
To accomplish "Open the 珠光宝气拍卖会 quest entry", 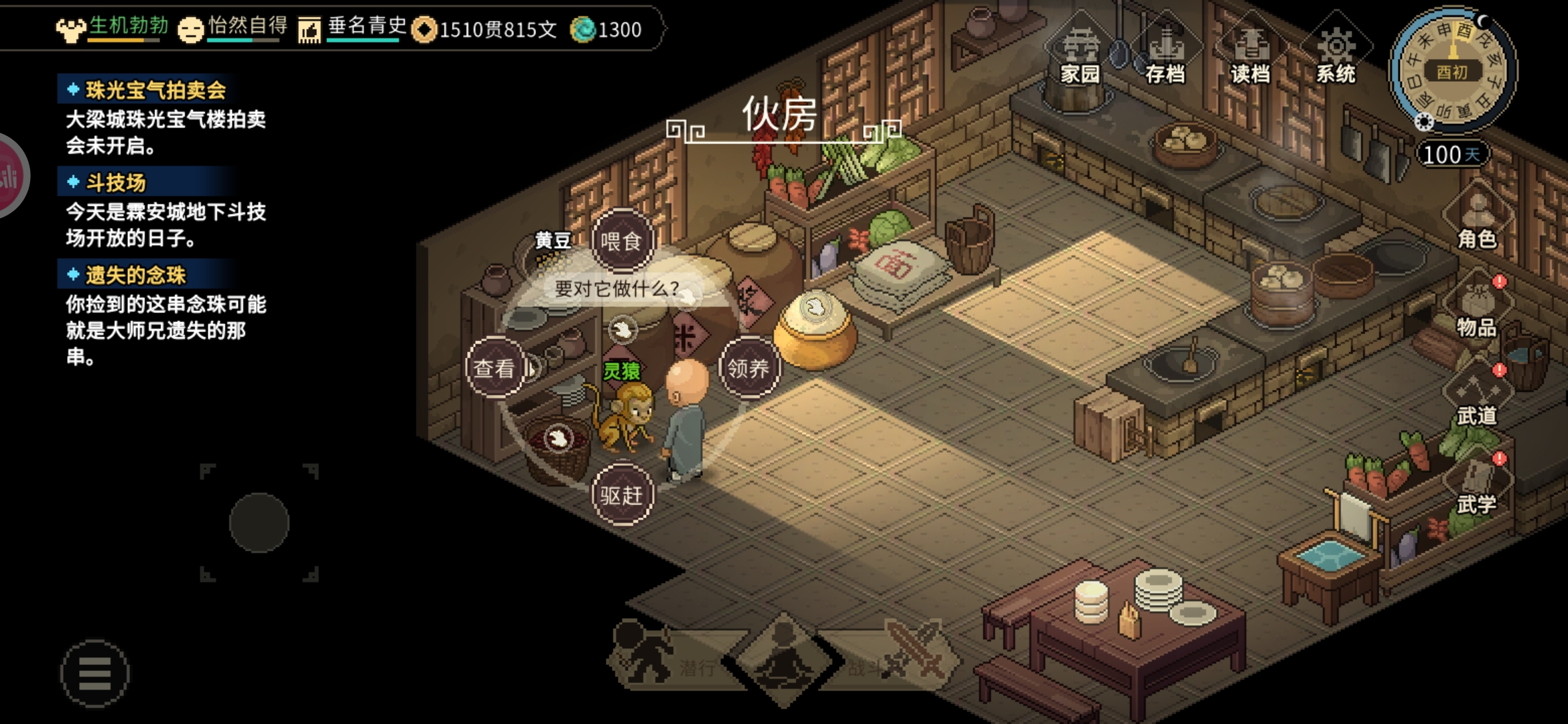I will 155,90.
